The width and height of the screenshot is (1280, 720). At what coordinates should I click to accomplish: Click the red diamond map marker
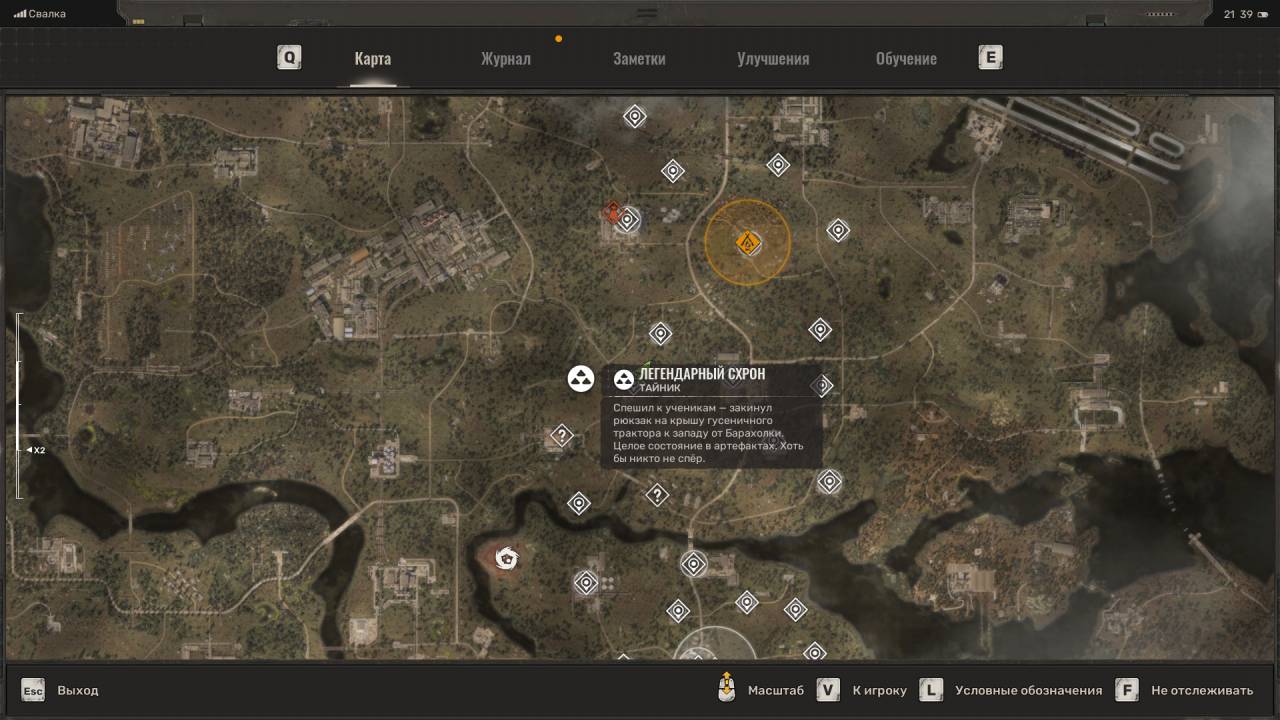[x=612, y=211]
